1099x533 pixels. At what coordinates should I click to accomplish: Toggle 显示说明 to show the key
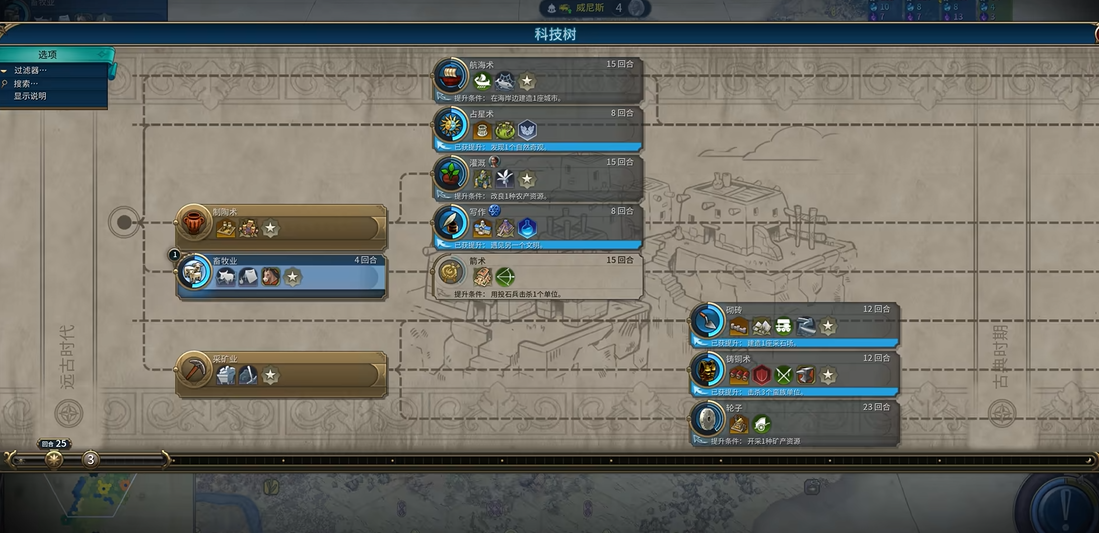(30, 97)
